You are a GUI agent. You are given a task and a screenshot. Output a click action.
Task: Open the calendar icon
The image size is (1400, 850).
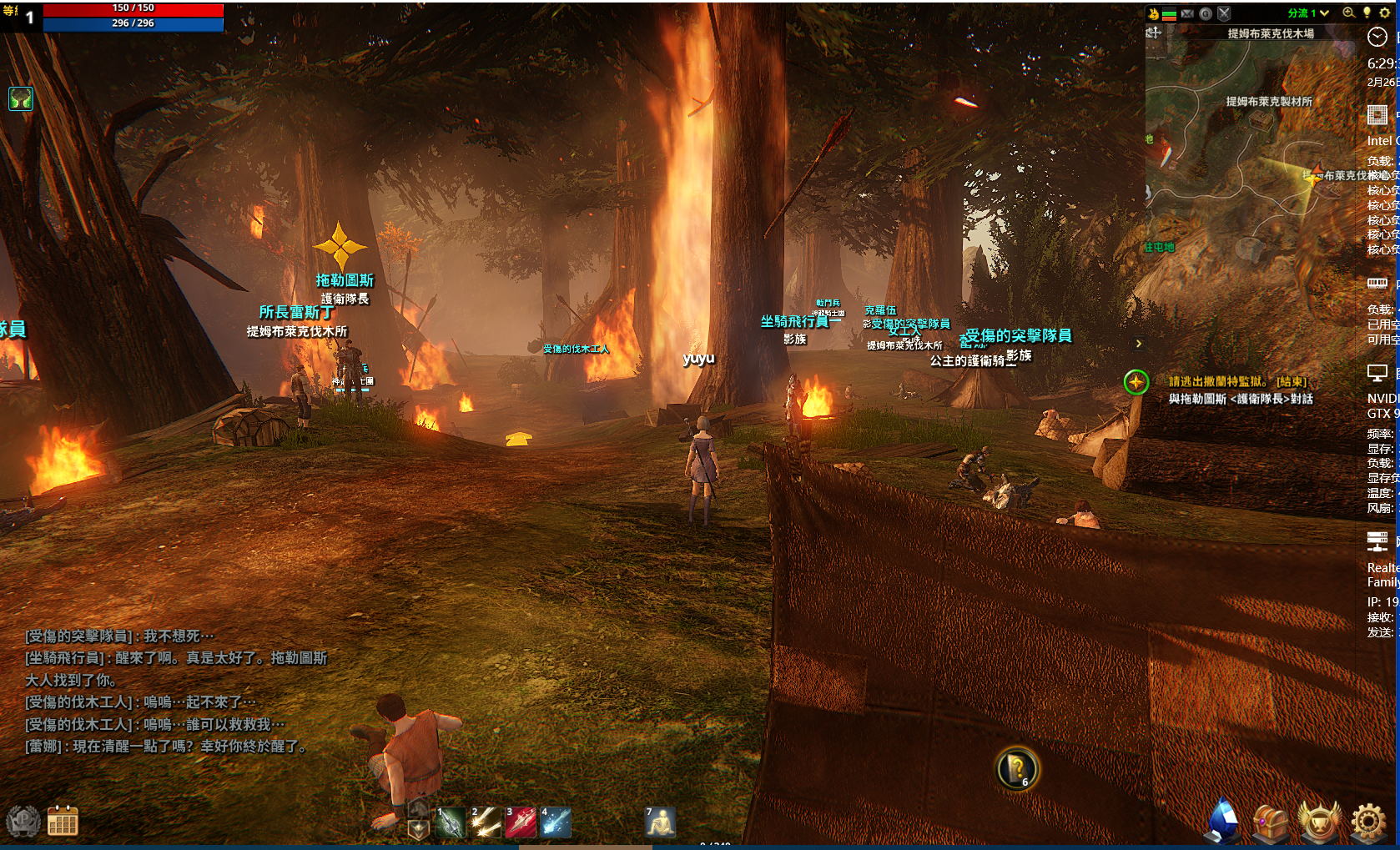point(63,822)
